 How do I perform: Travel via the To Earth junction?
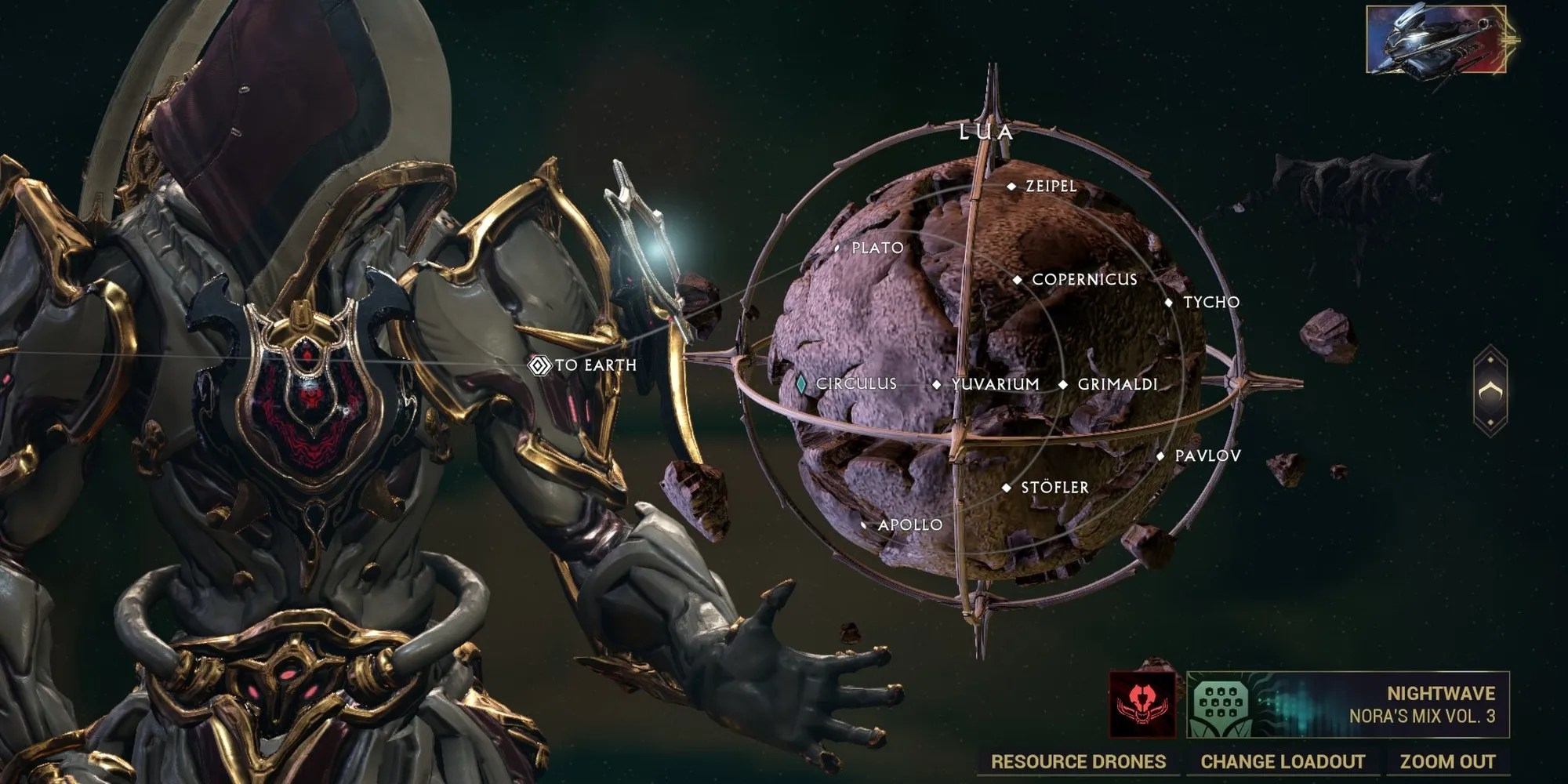tap(539, 365)
